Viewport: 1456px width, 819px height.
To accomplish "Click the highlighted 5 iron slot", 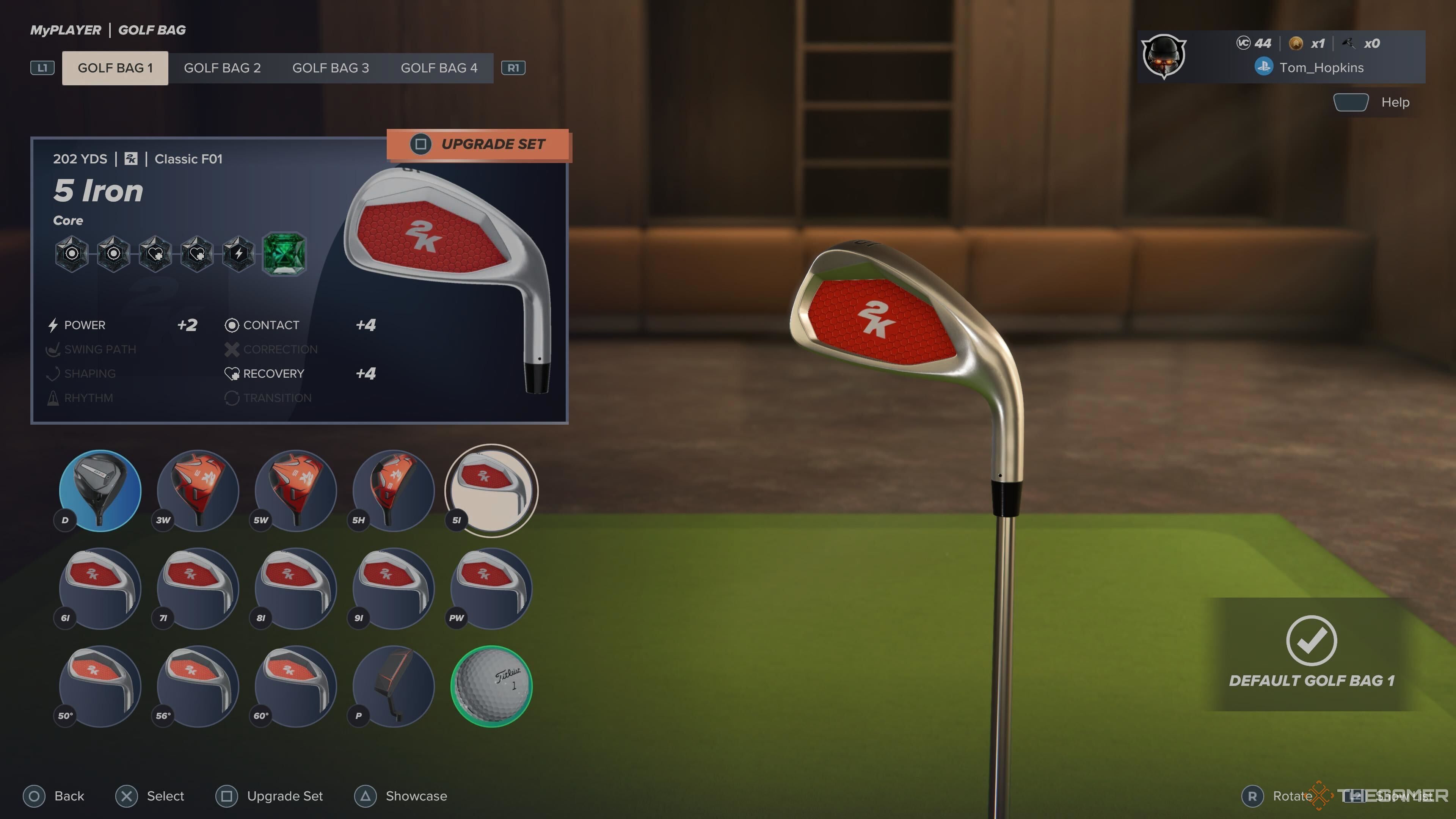I will coord(491,490).
